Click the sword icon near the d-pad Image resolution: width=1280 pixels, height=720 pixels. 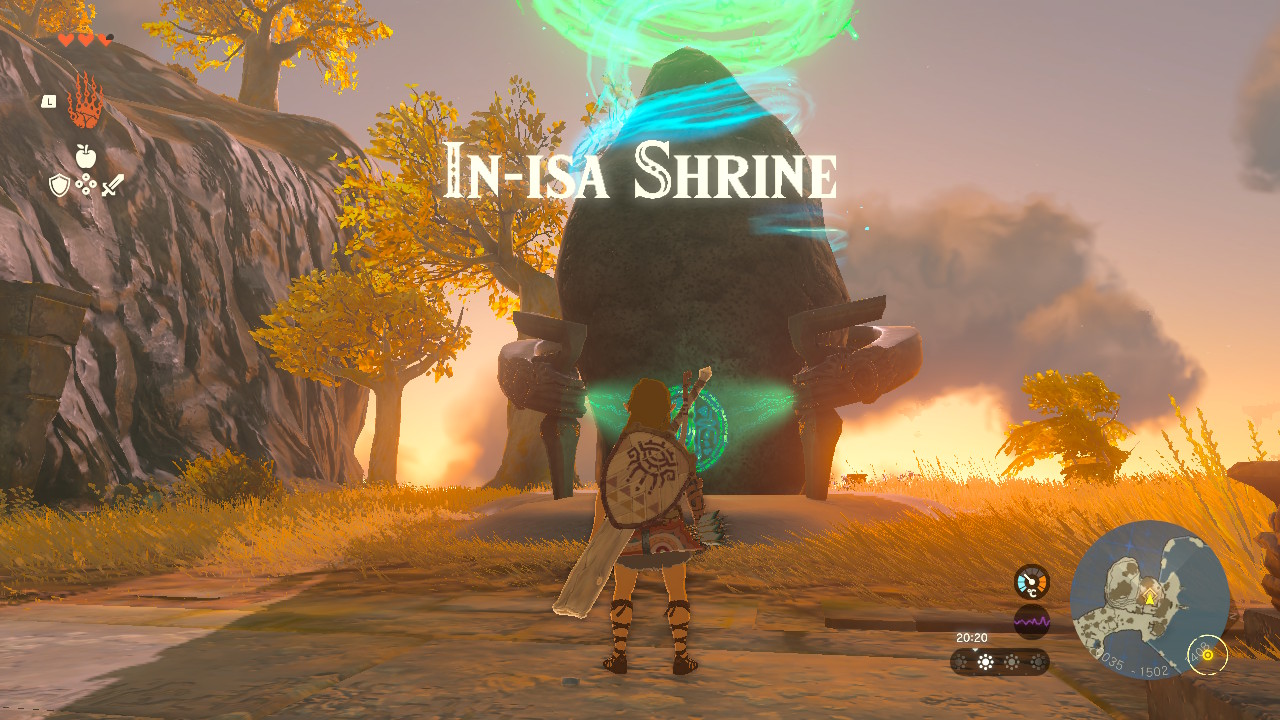113,185
